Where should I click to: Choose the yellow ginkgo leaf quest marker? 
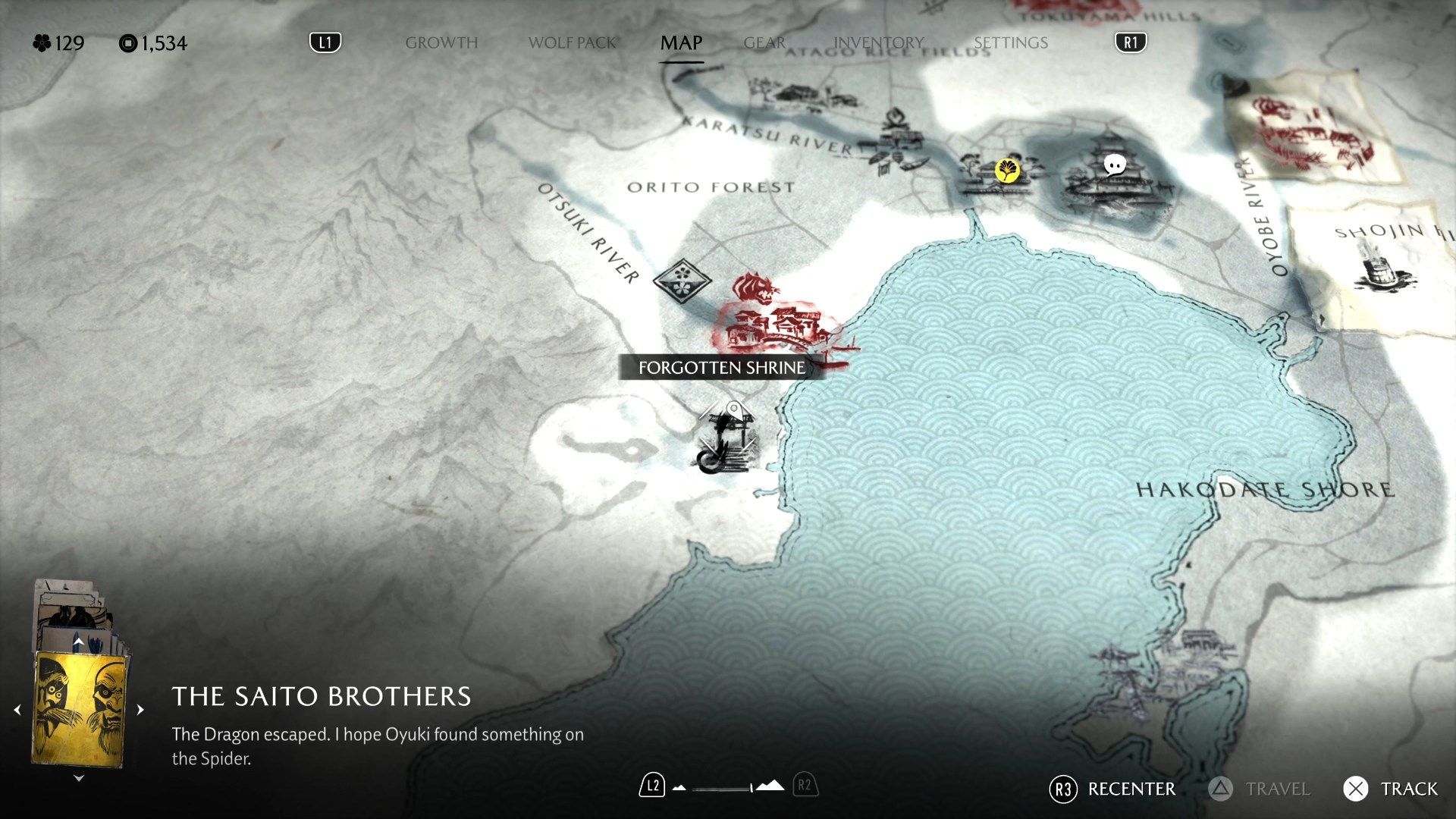point(1007,170)
